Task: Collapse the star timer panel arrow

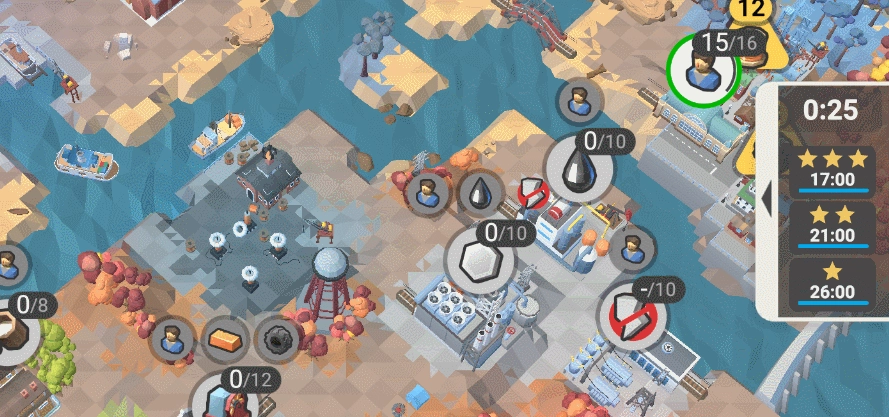Action: tap(768, 199)
